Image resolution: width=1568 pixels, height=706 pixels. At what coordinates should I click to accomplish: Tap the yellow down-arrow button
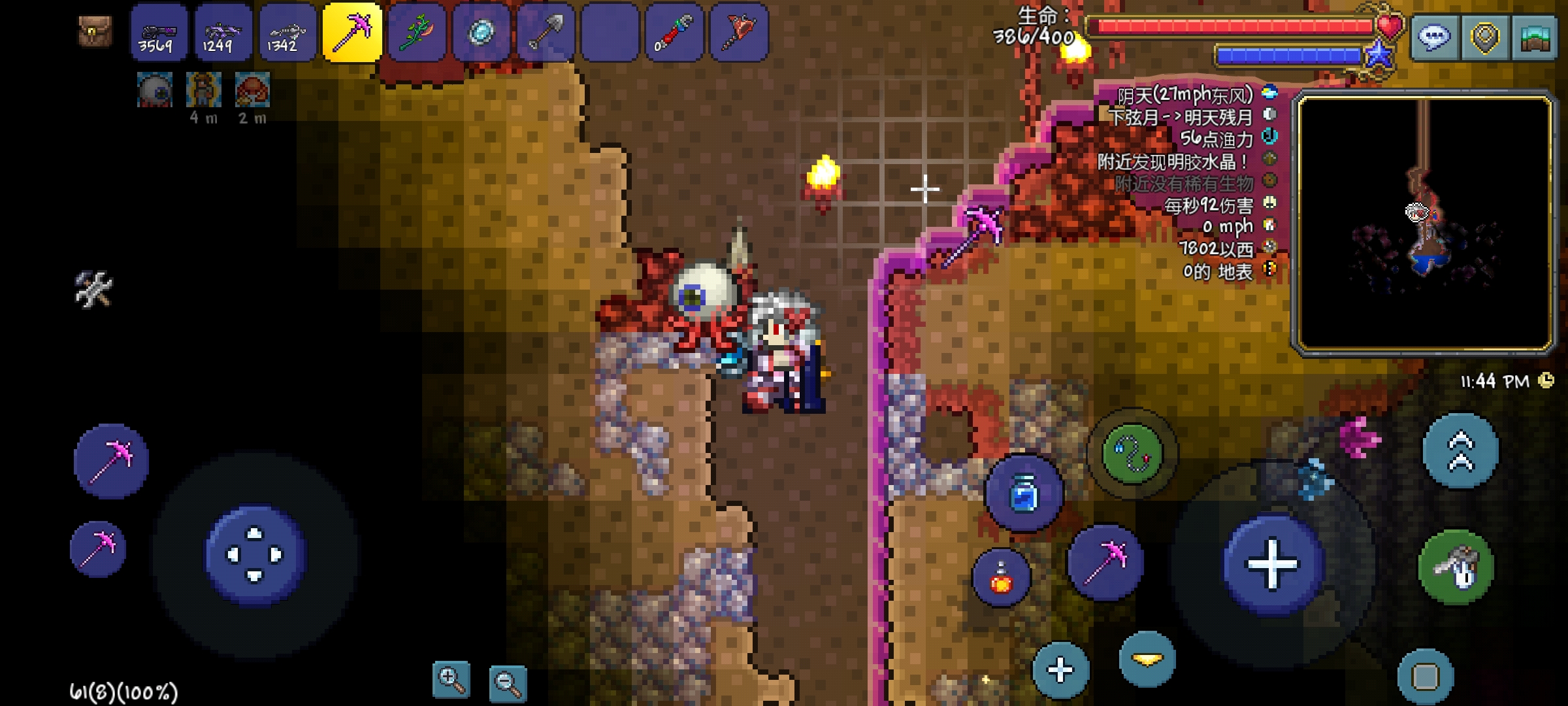(1147, 660)
